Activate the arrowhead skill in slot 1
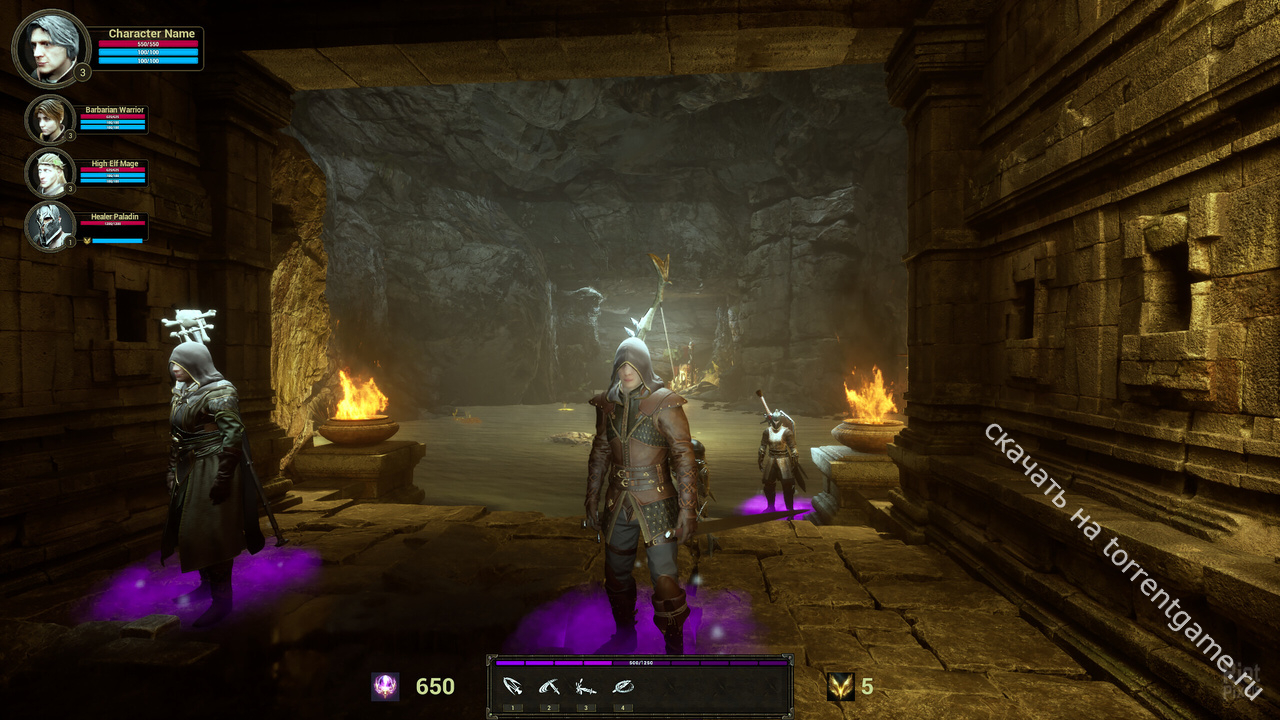1280x720 pixels. tap(513, 687)
